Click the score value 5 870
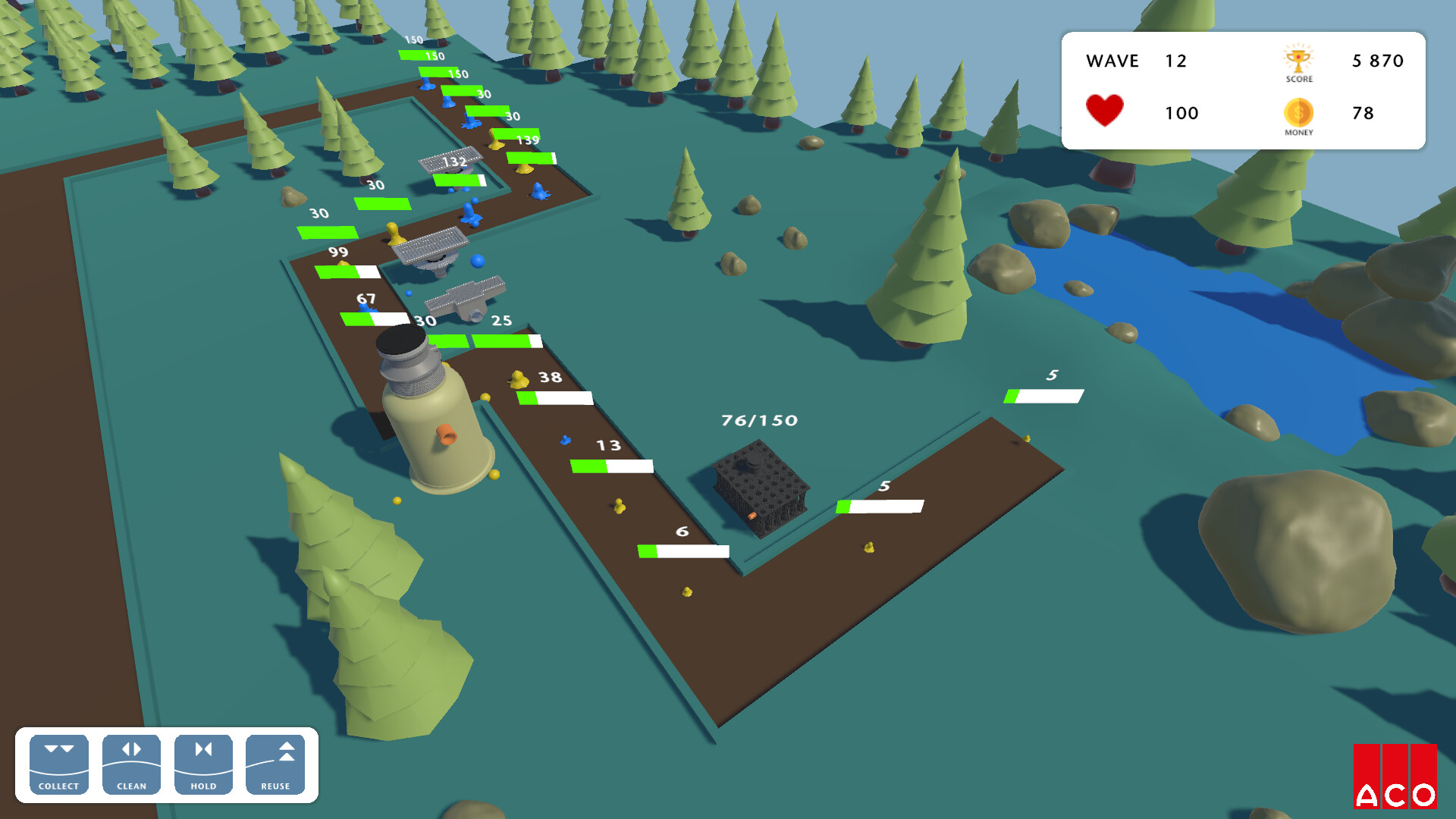1456x819 pixels. (x=1376, y=61)
